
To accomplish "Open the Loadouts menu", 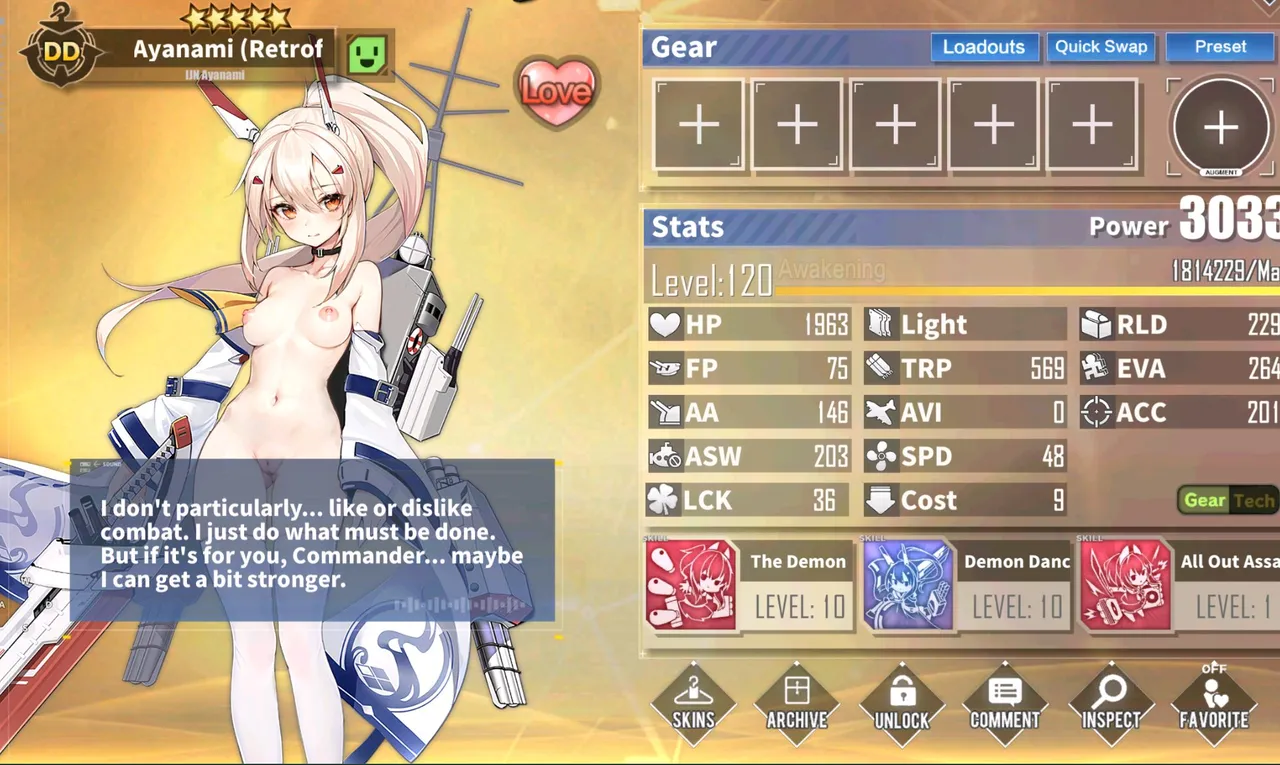I will click(983, 47).
